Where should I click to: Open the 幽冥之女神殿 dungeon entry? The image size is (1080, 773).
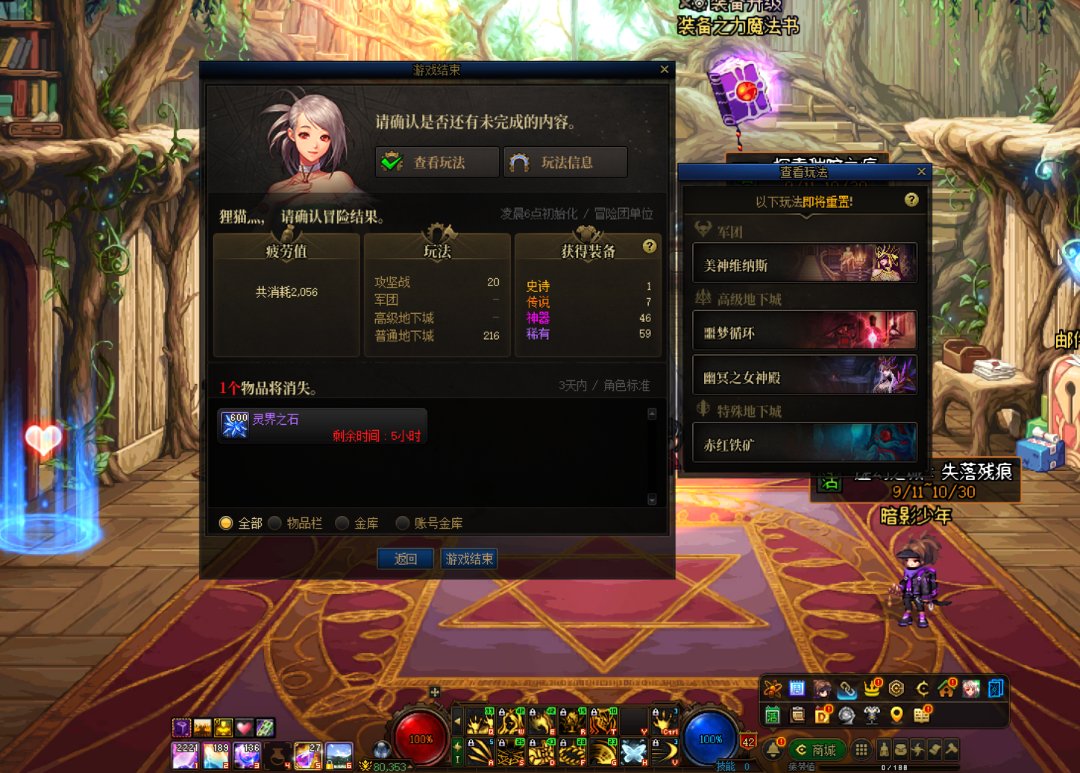pyautogui.click(x=804, y=374)
